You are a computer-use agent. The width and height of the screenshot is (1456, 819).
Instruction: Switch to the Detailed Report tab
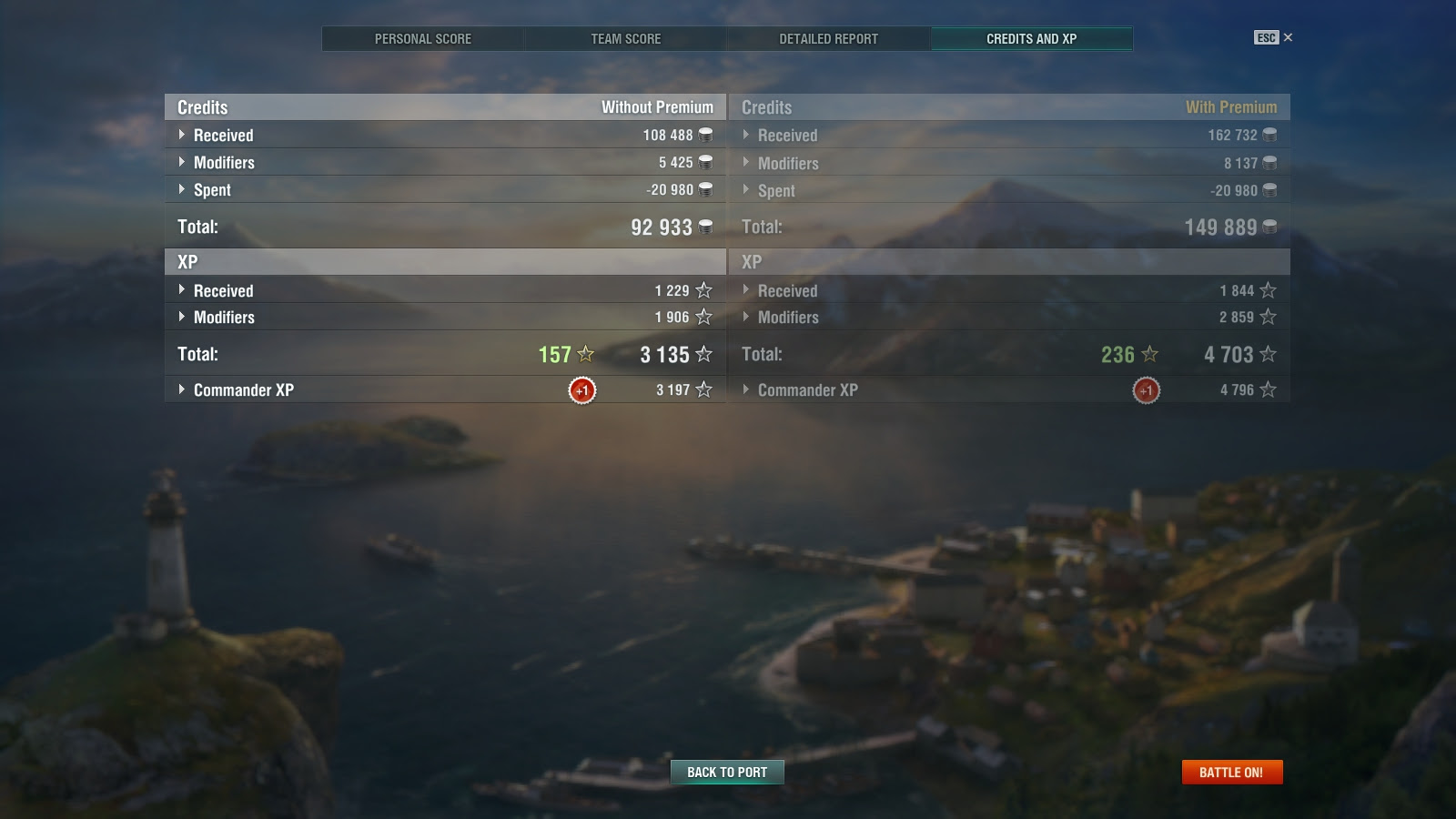(x=827, y=38)
